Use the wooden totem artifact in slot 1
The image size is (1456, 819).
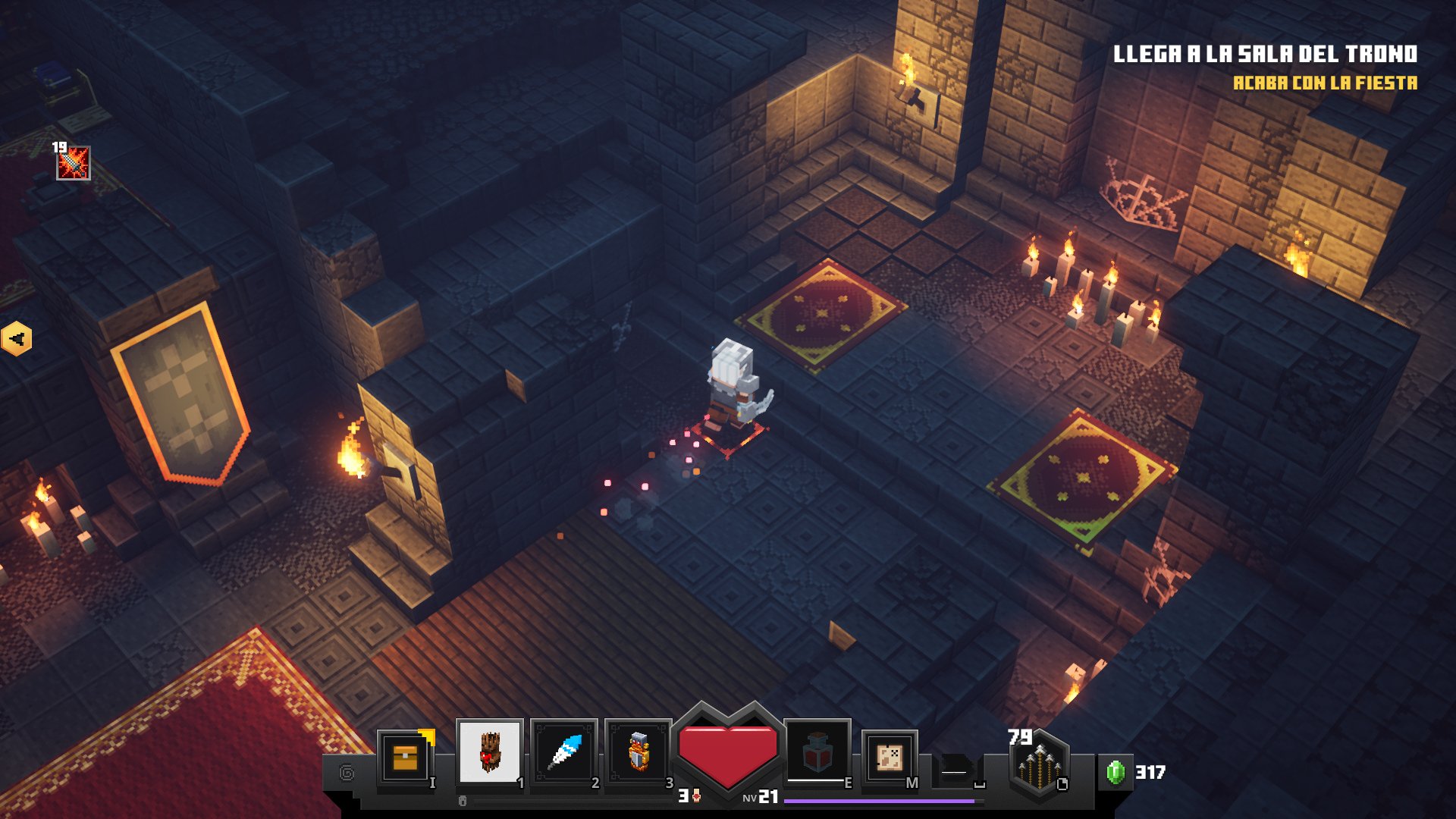pos(490,752)
